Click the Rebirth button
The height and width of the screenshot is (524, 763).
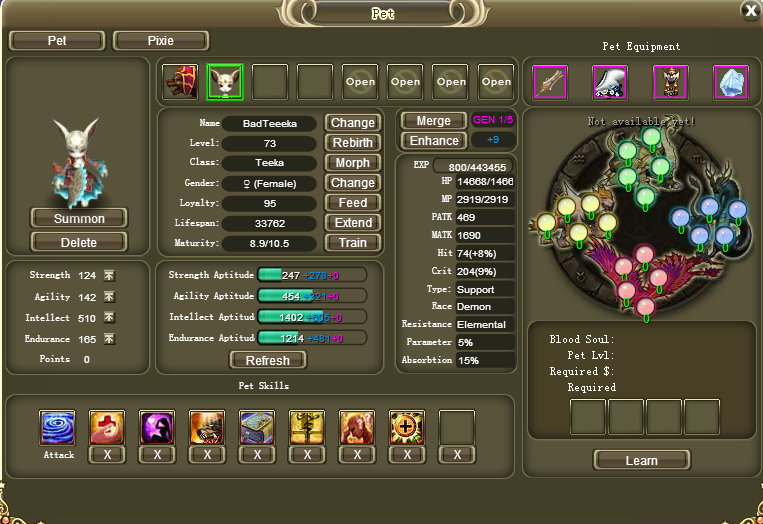point(352,143)
